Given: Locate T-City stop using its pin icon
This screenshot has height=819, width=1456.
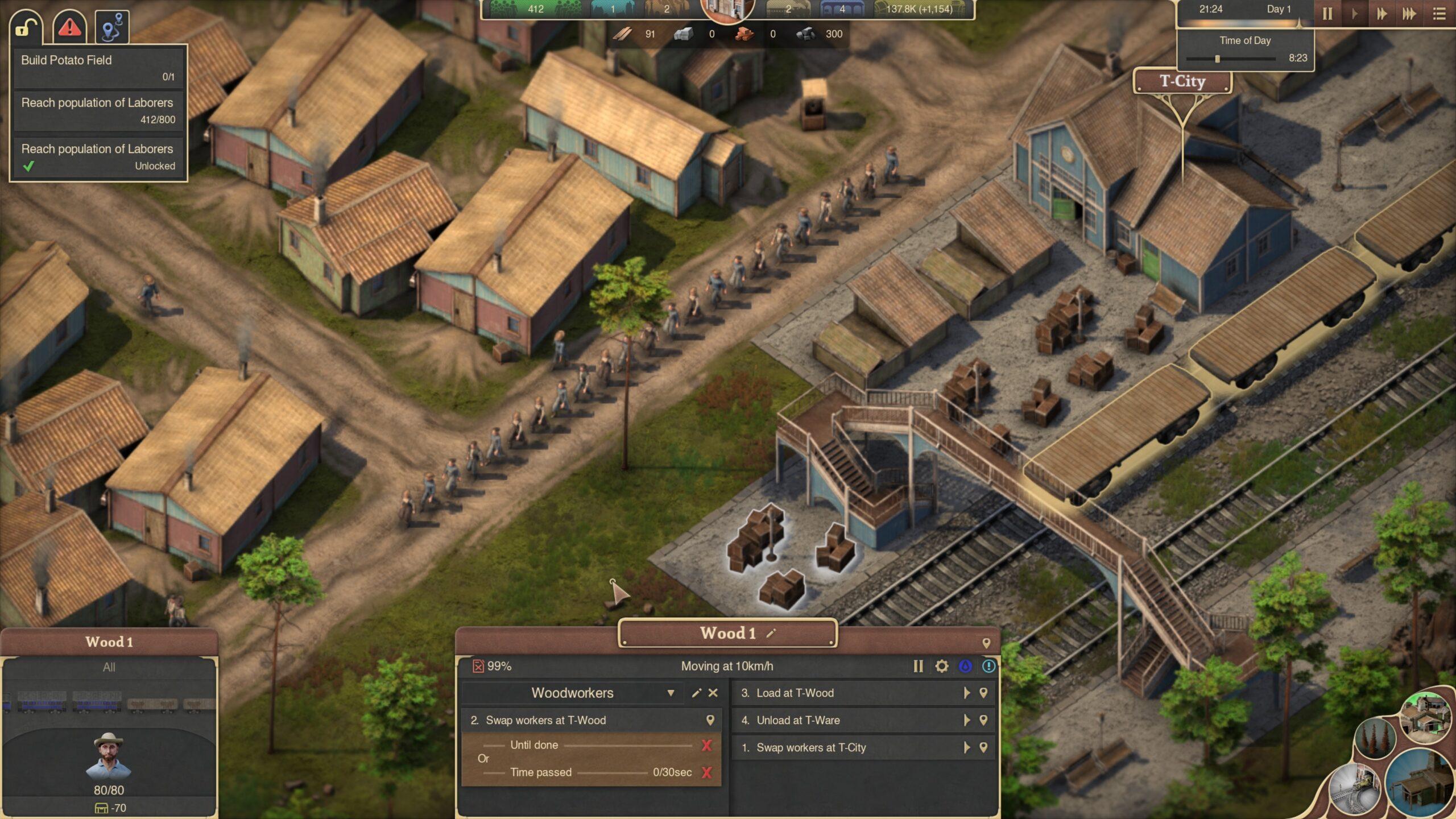Looking at the screenshot, I should pos(983,747).
